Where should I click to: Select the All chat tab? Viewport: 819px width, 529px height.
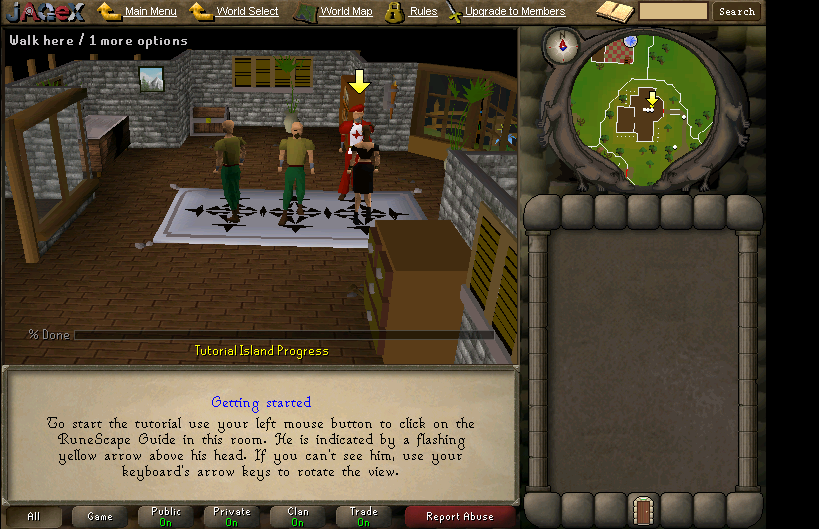[x=33, y=517]
